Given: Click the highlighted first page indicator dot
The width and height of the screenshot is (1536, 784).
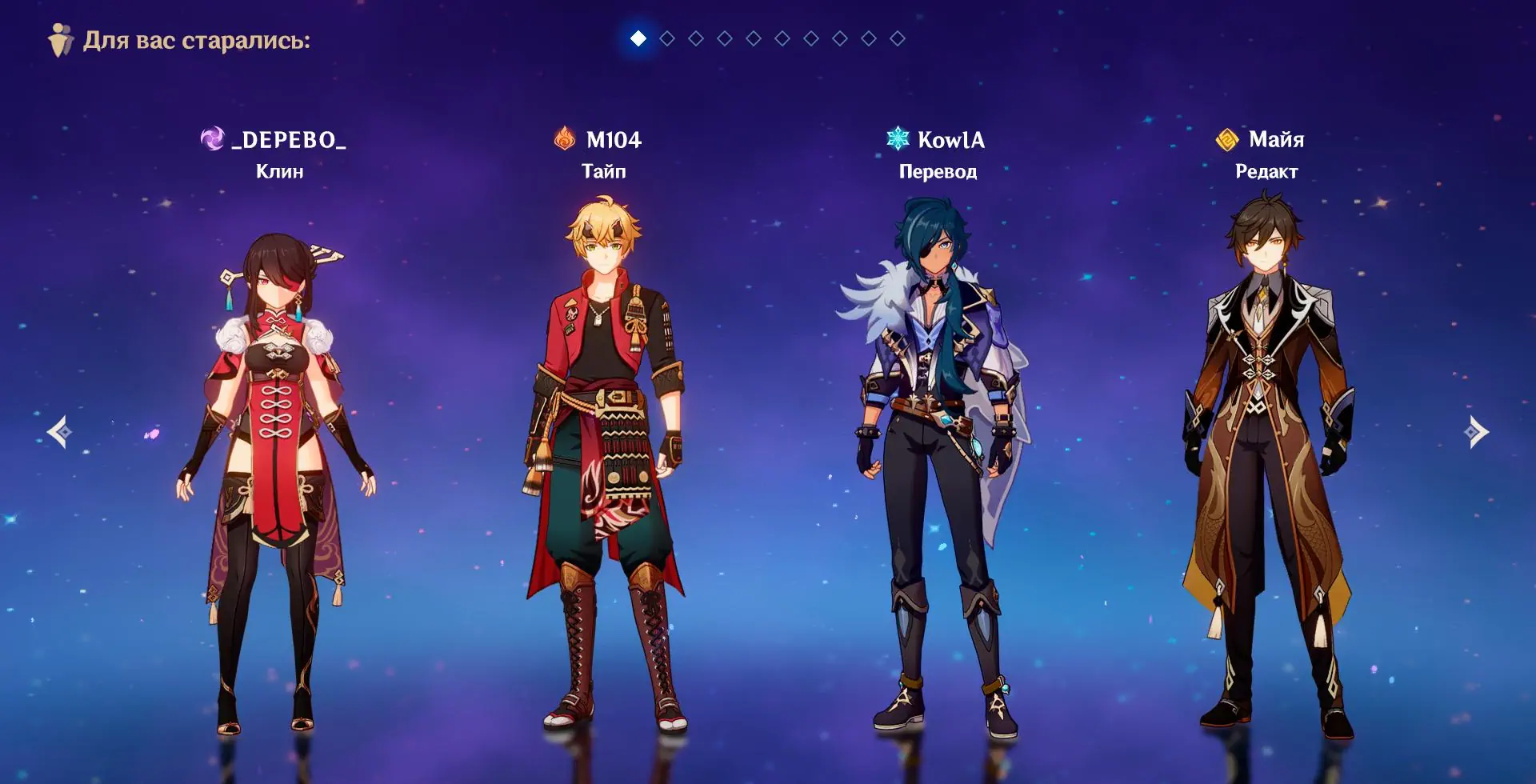Looking at the screenshot, I should [638, 38].
